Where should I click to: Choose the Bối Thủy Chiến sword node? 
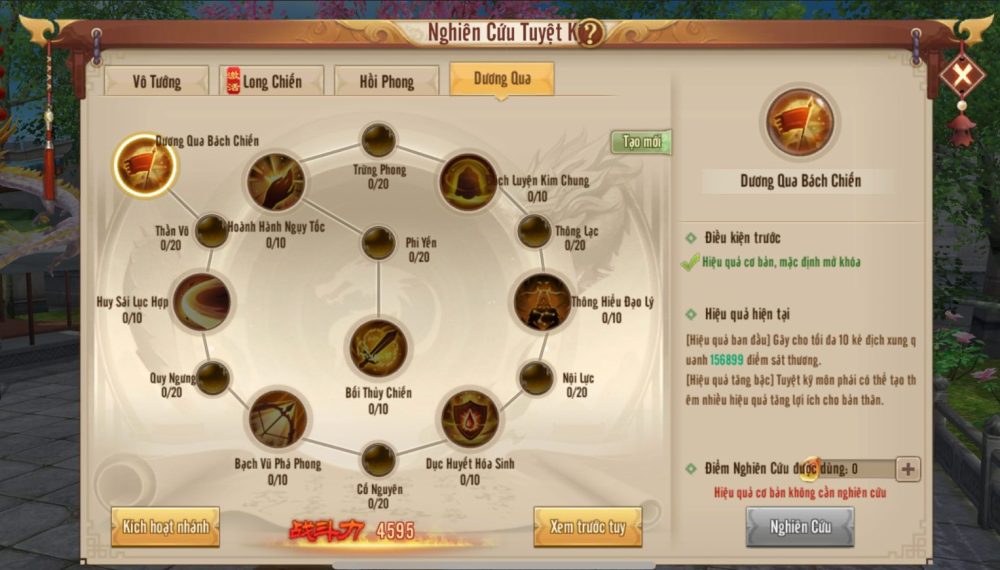pyautogui.click(x=377, y=348)
